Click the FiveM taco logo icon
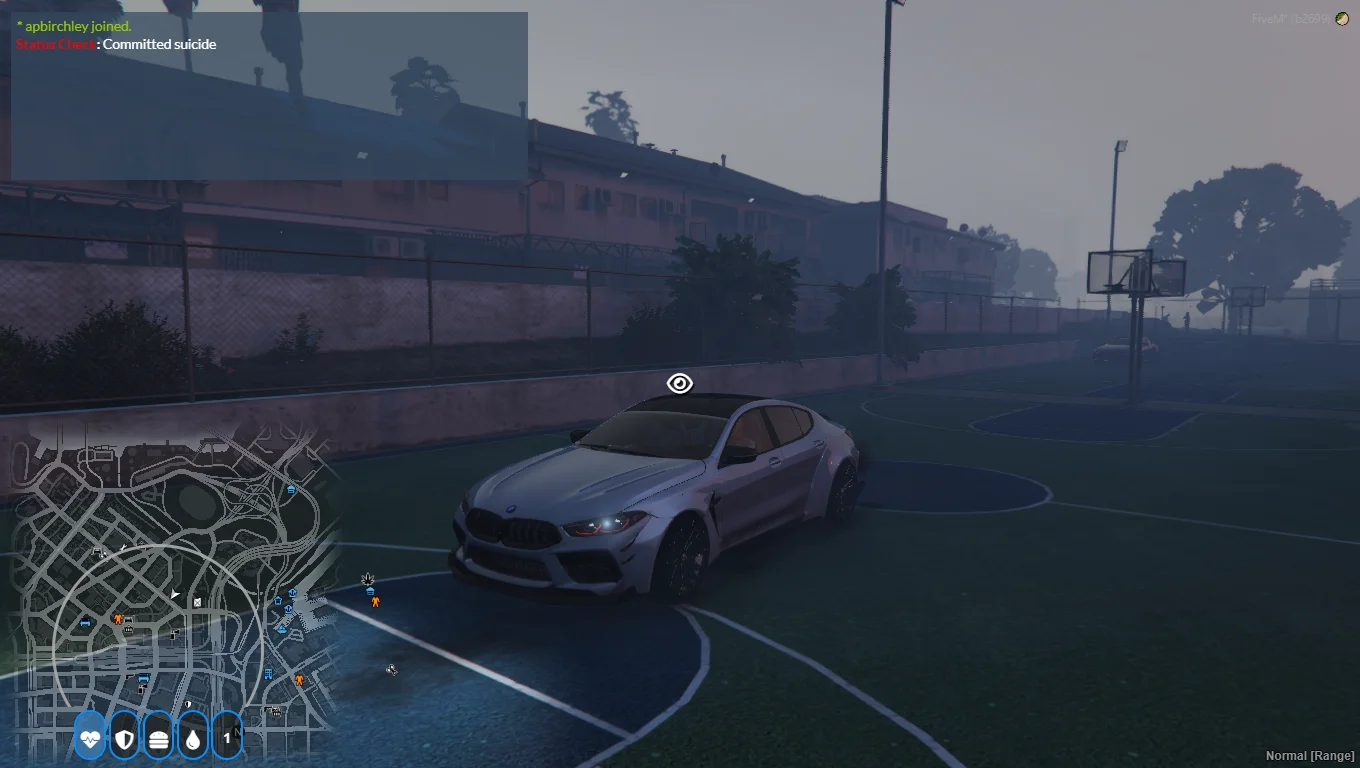This screenshot has width=1360, height=768. [x=1342, y=19]
